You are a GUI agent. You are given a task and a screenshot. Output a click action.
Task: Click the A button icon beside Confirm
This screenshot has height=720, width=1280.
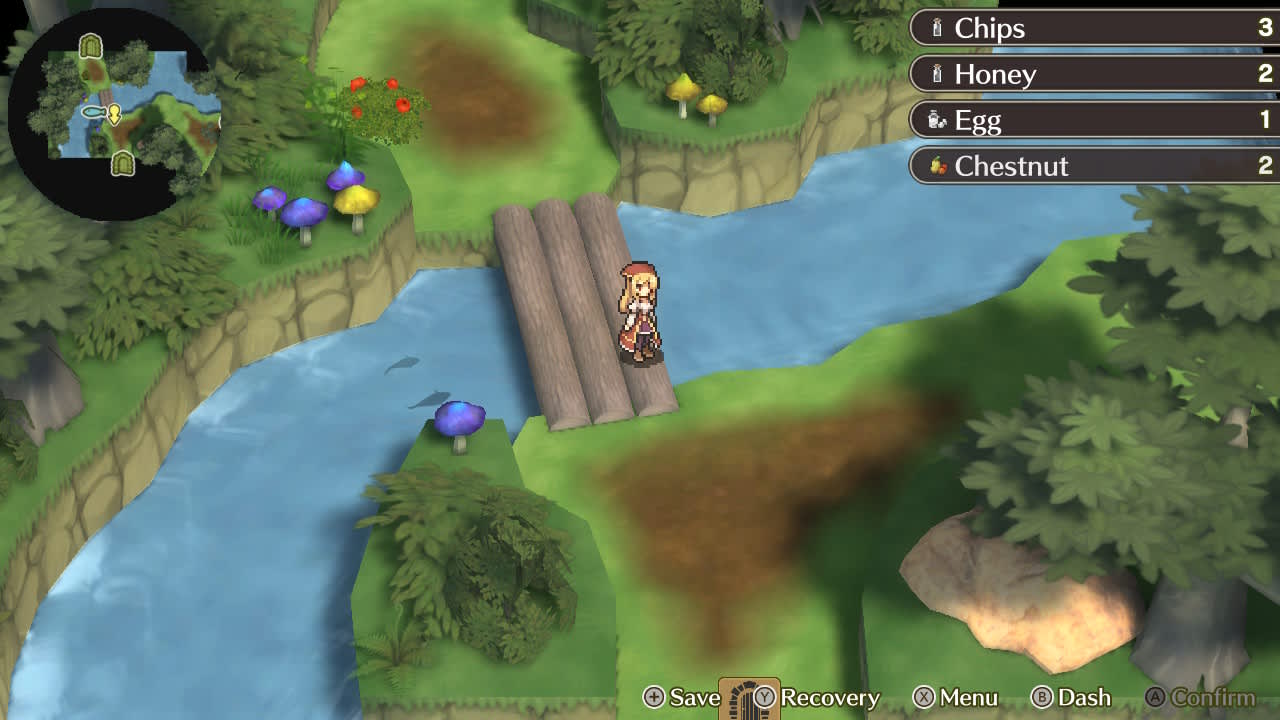pos(1158,697)
